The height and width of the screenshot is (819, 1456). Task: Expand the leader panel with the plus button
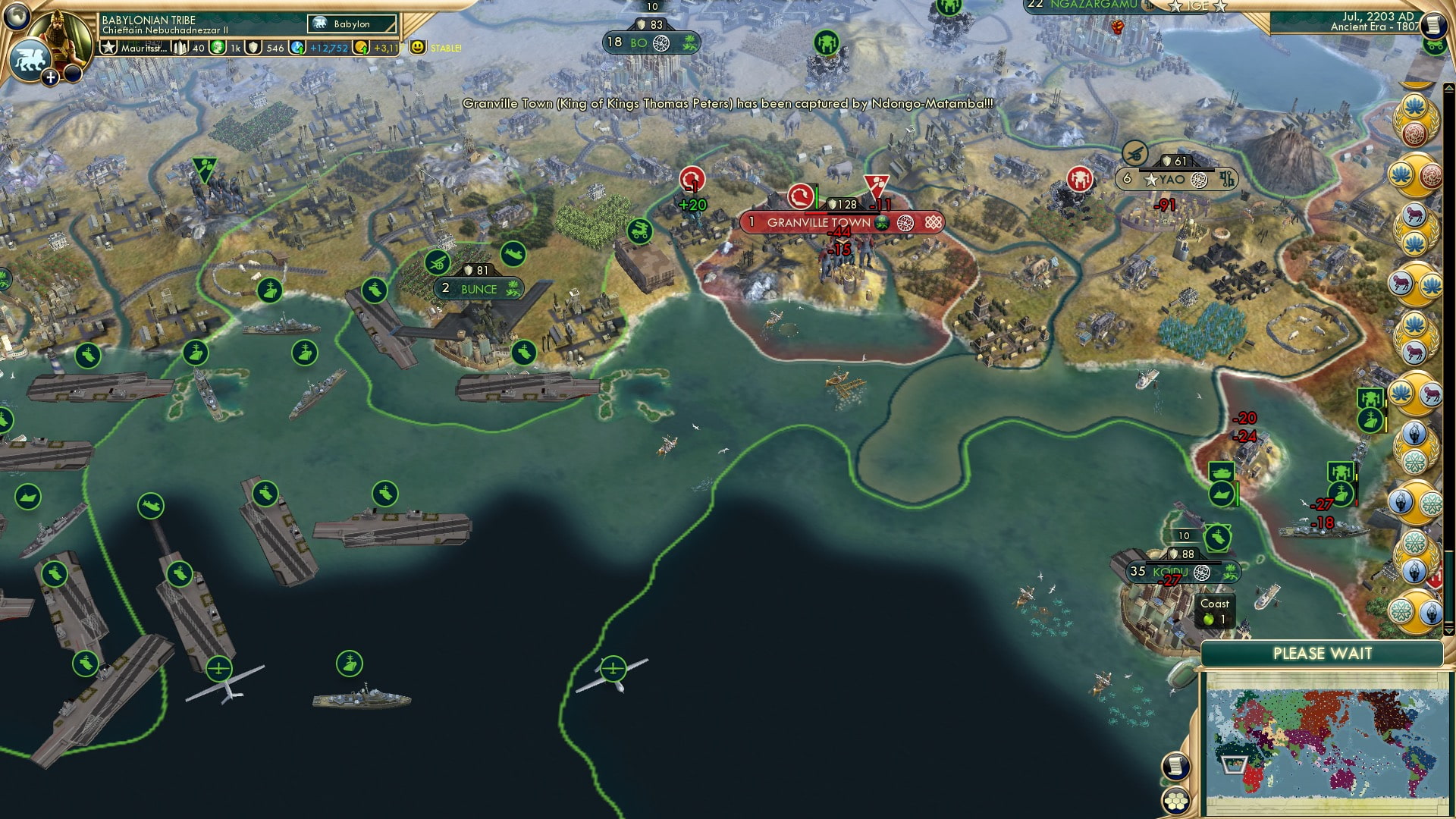tap(50, 78)
